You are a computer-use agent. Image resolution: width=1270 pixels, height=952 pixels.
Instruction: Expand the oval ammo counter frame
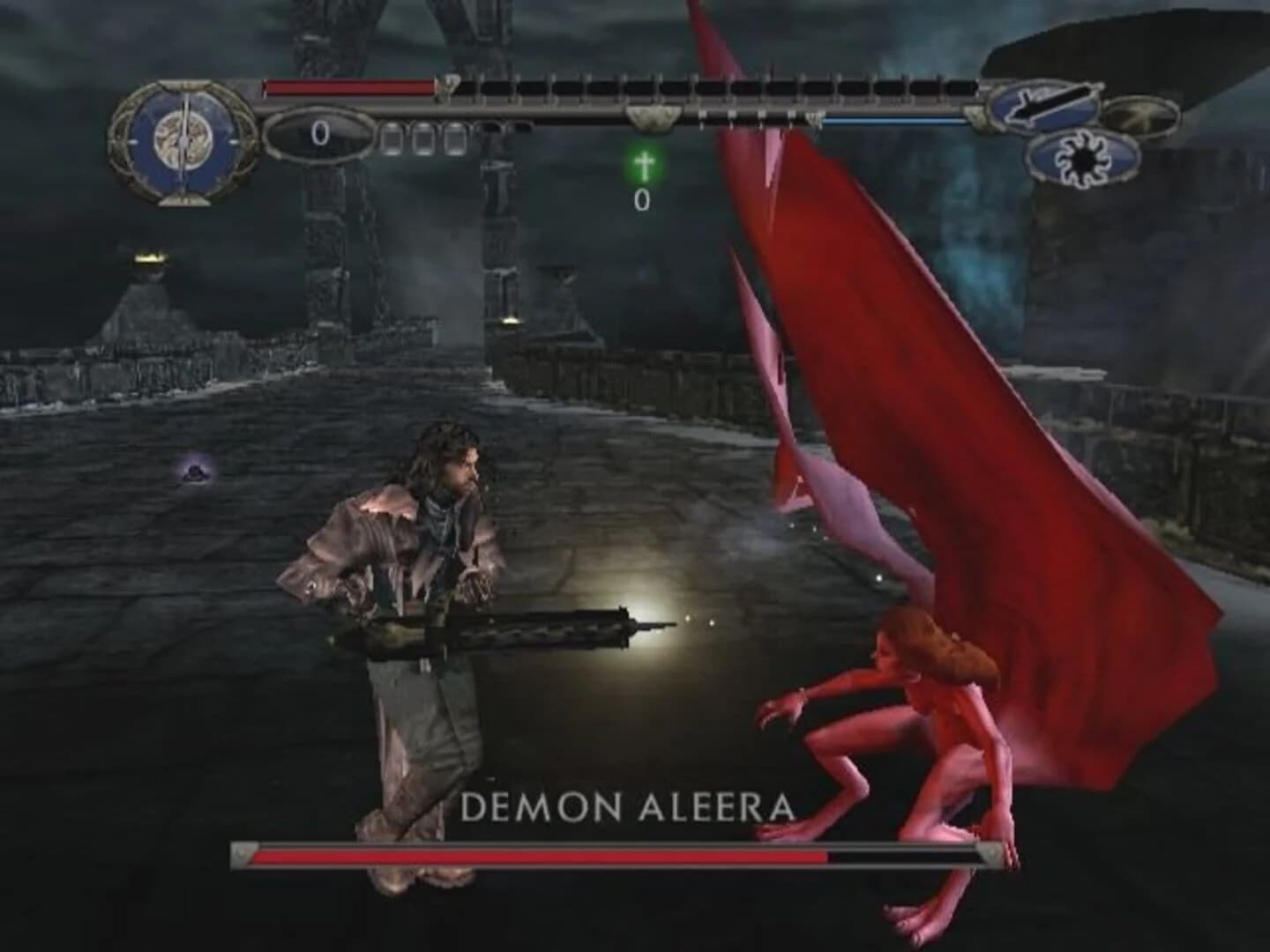click(319, 137)
